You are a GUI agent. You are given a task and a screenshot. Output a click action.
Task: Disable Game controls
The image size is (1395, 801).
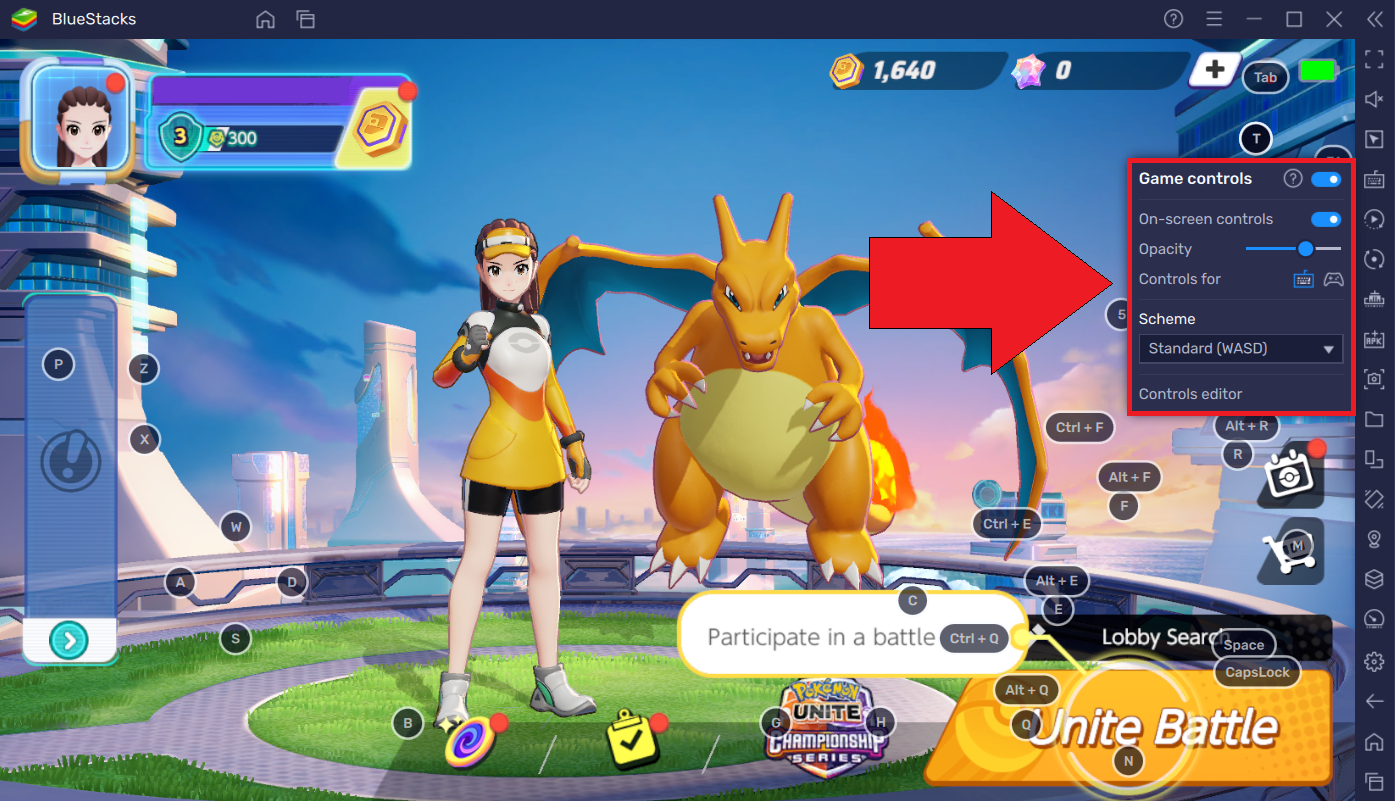point(1326,179)
